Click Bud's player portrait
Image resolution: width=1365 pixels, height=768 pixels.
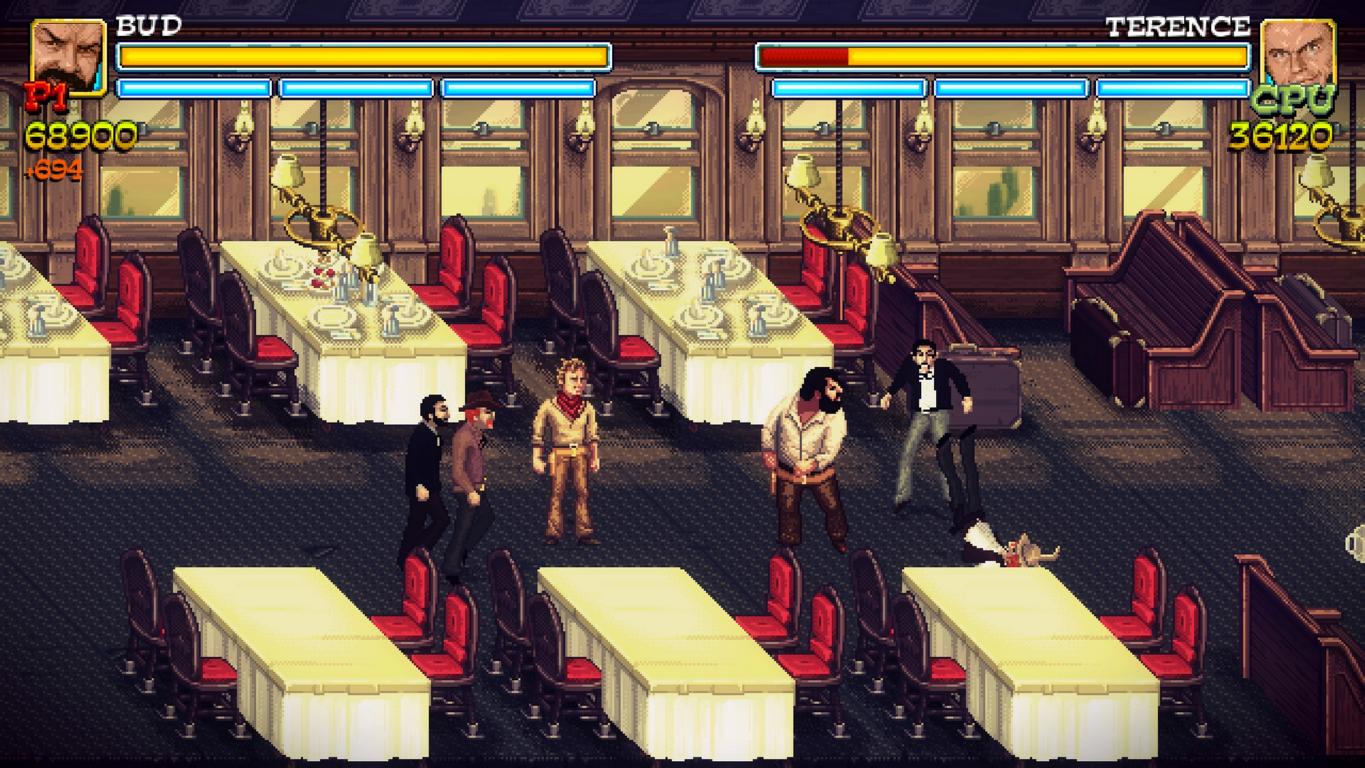click(x=68, y=57)
